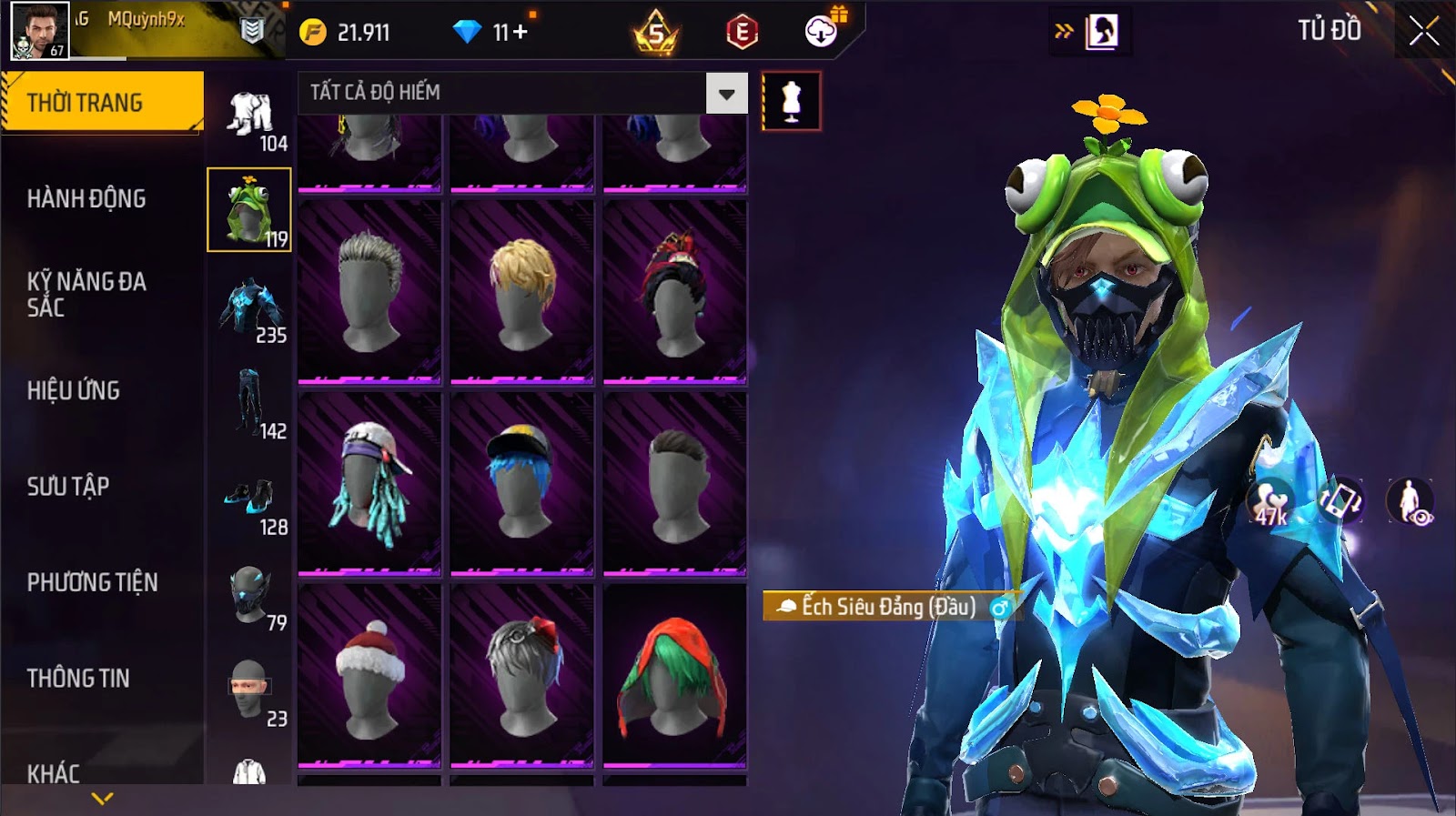The height and width of the screenshot is (816, 1456).
Task: Select the HIỆU ỨNG tab
Action: point(74,390)
